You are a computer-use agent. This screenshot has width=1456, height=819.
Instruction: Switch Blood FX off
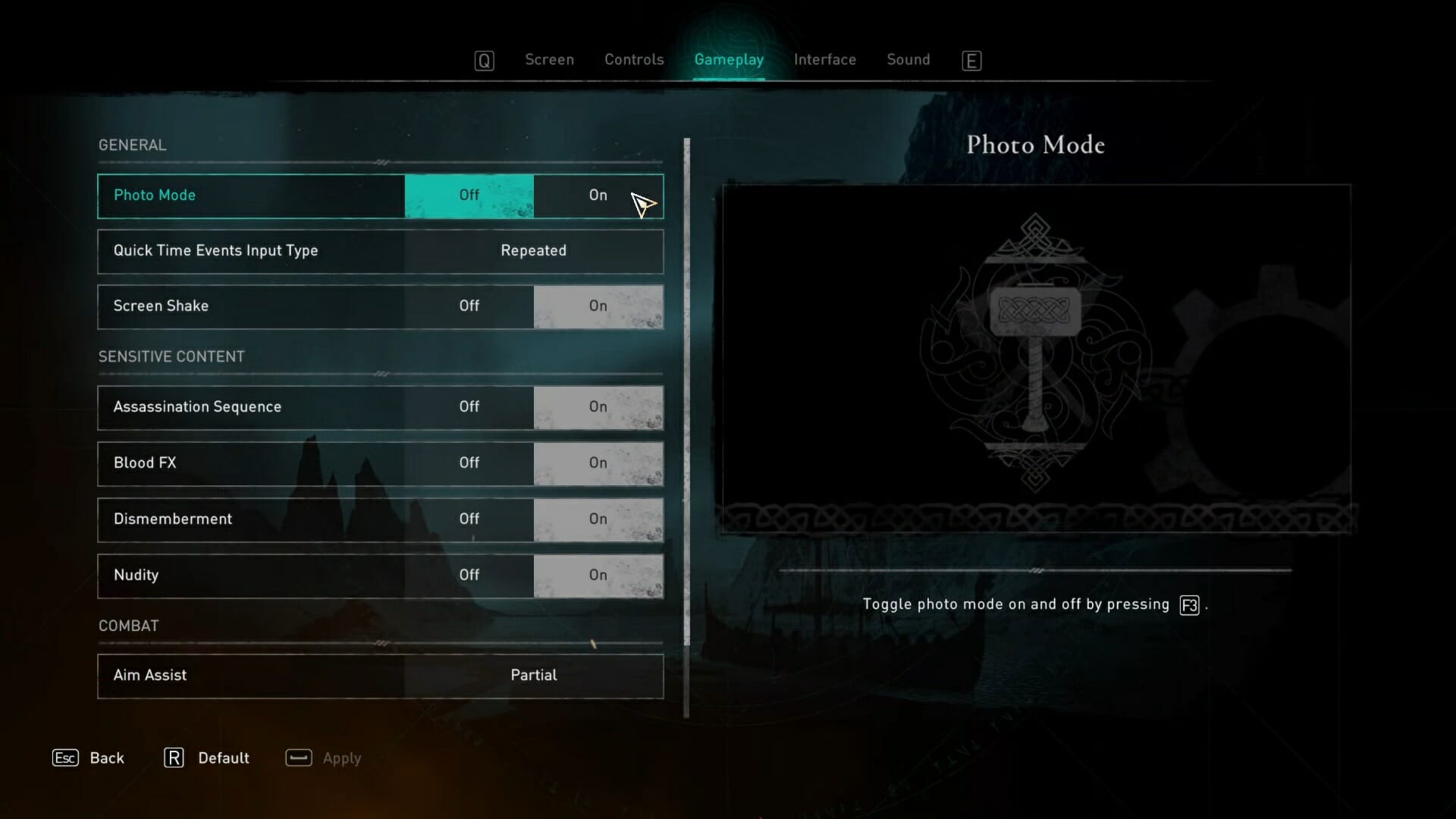click(x=469, y=463)
